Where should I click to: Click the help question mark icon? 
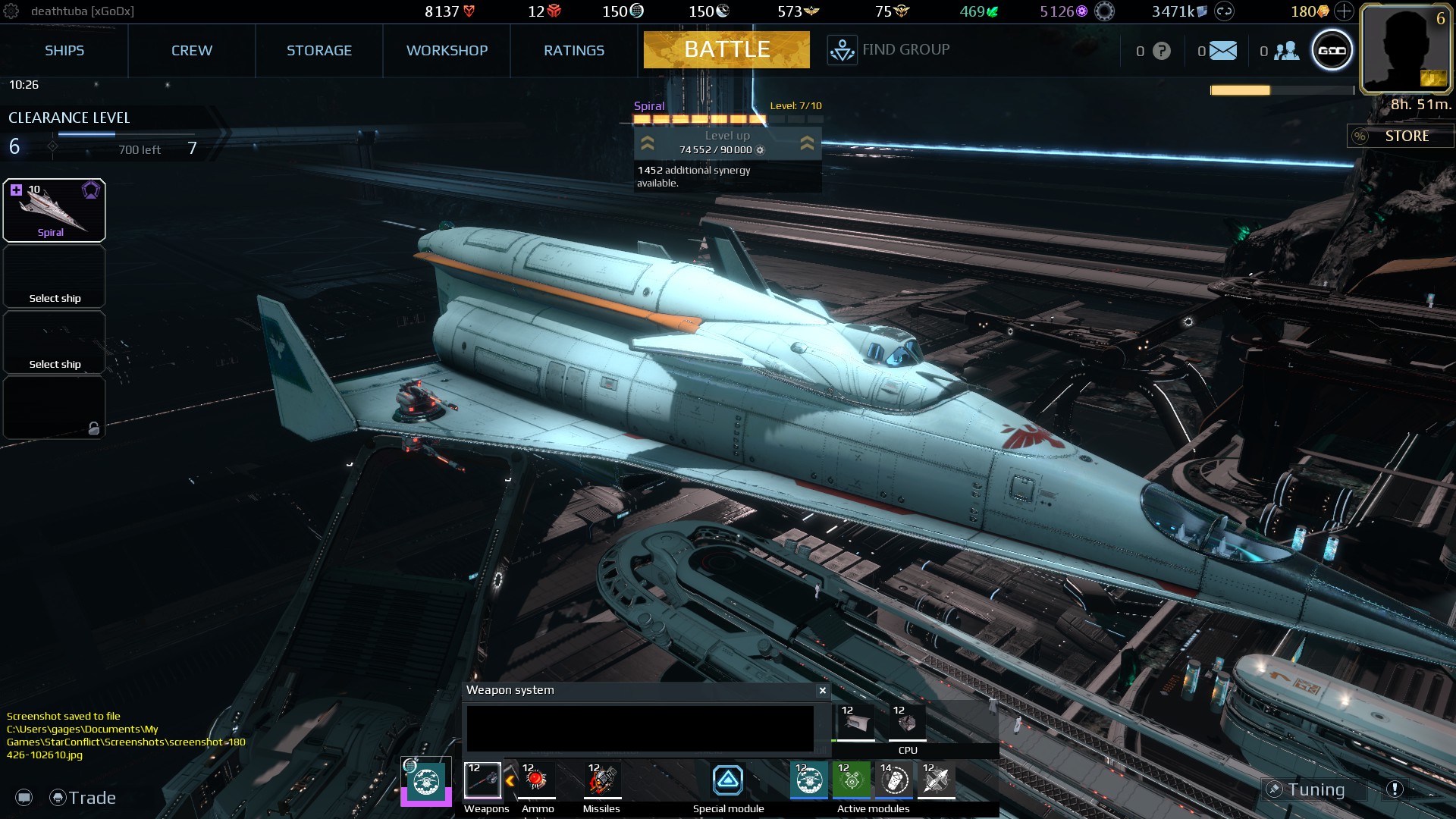click(1161, 51)
